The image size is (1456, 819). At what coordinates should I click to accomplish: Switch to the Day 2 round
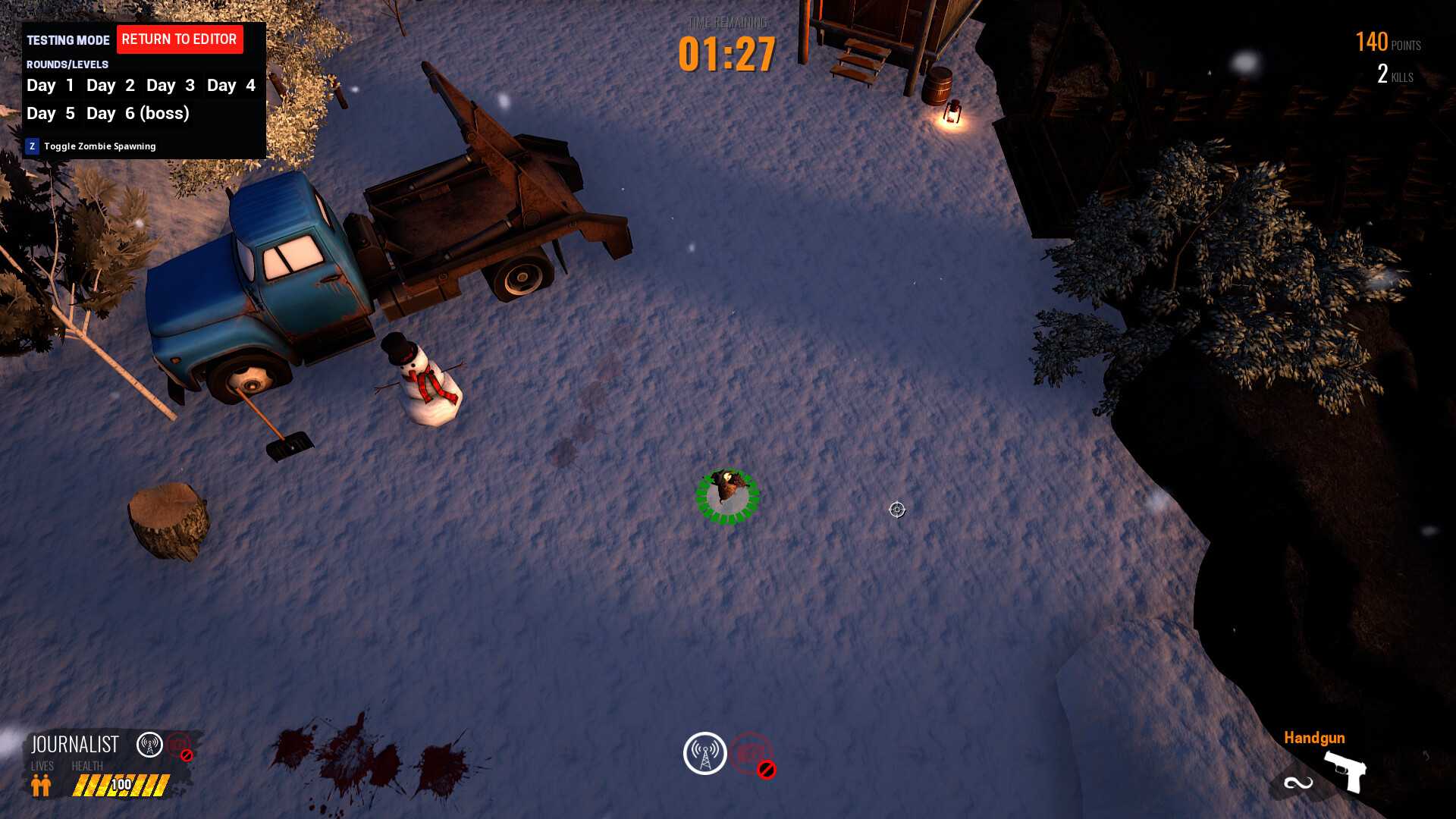[x=111, y=86]
